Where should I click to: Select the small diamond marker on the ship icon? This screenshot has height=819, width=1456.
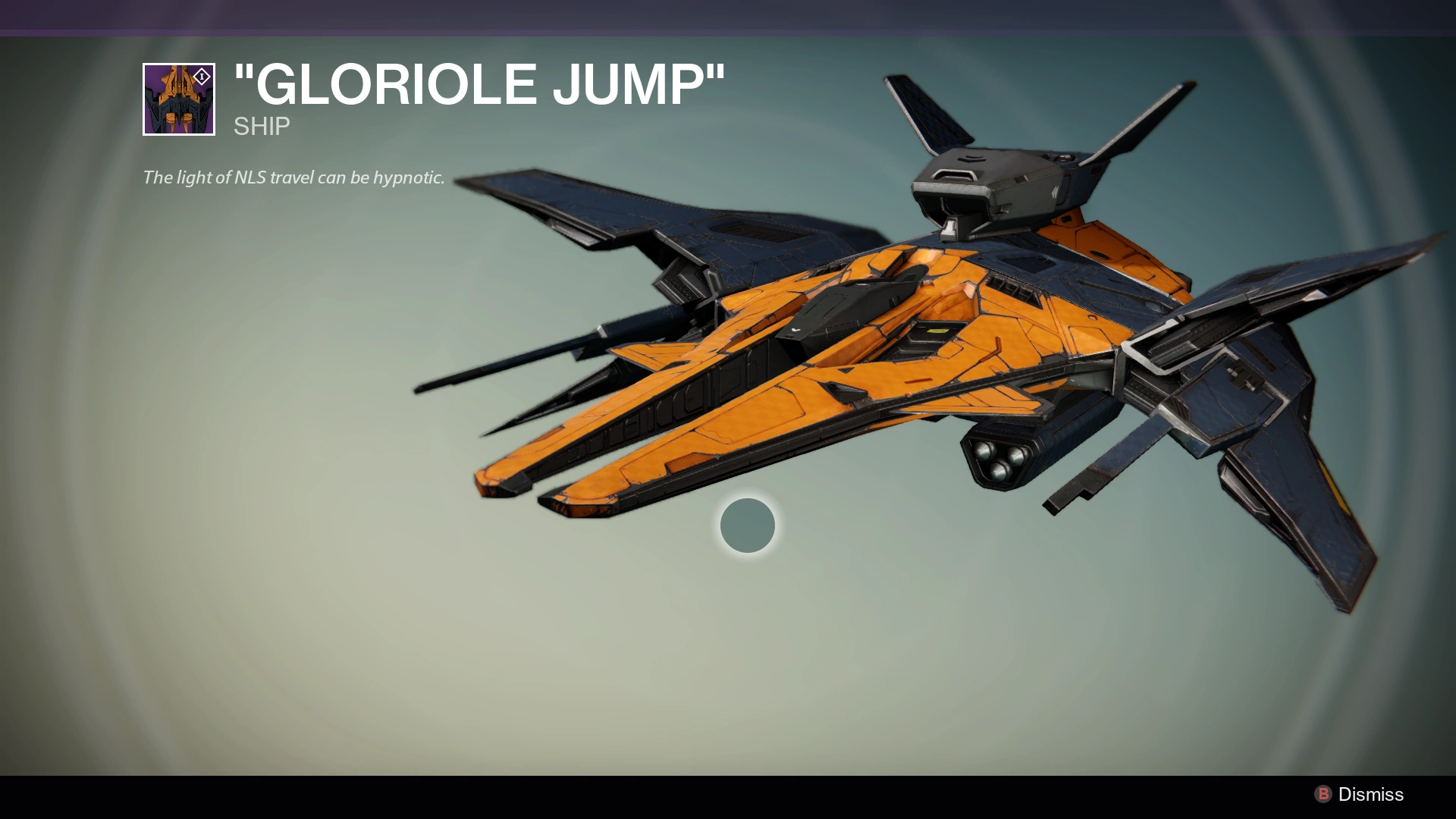click(x=200, y=76)
